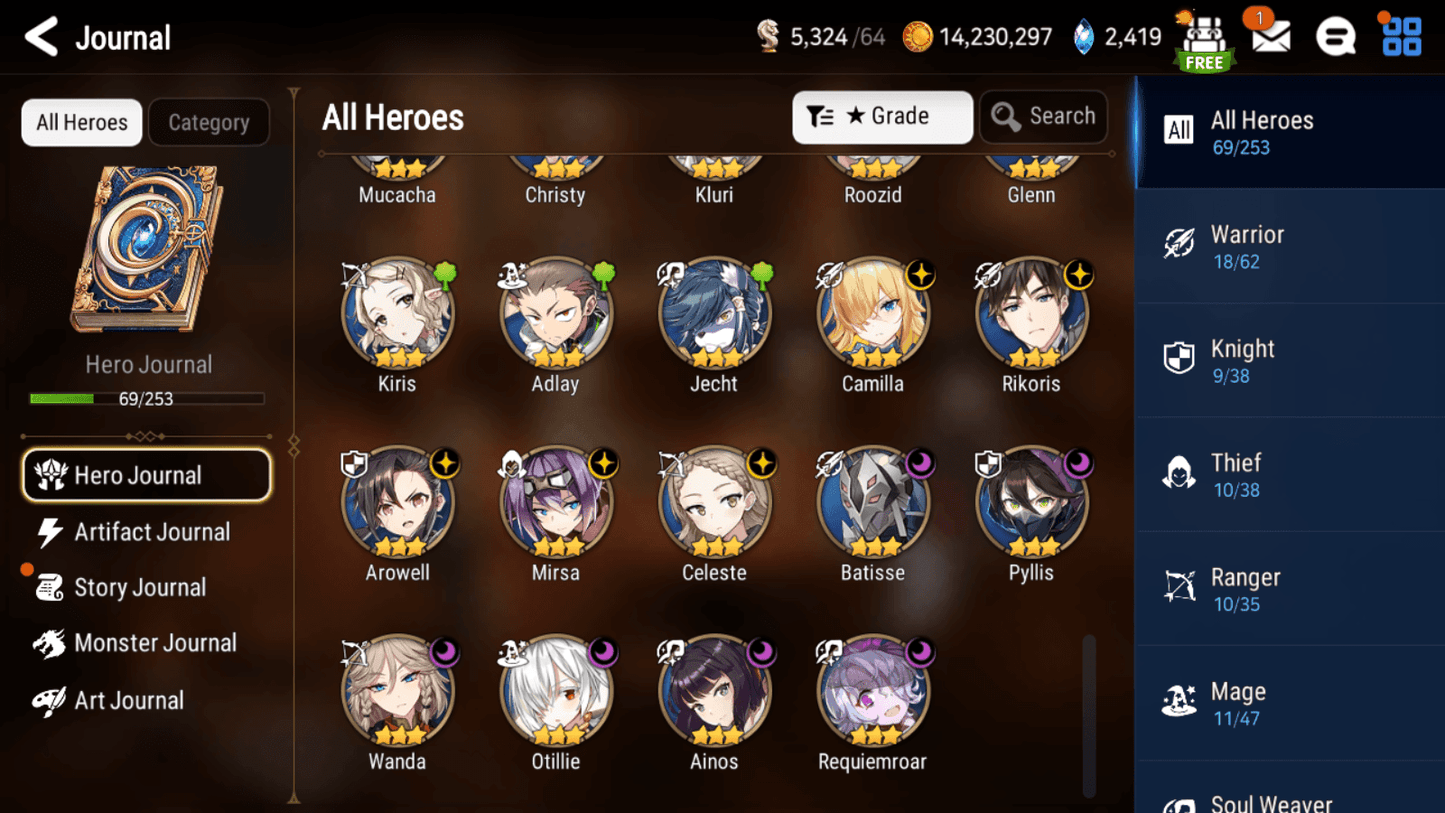Image resolution: width=1445 pixels, height=813 pixels.
Task: Open the Grade sort dropdown
Action: point(882,117)
